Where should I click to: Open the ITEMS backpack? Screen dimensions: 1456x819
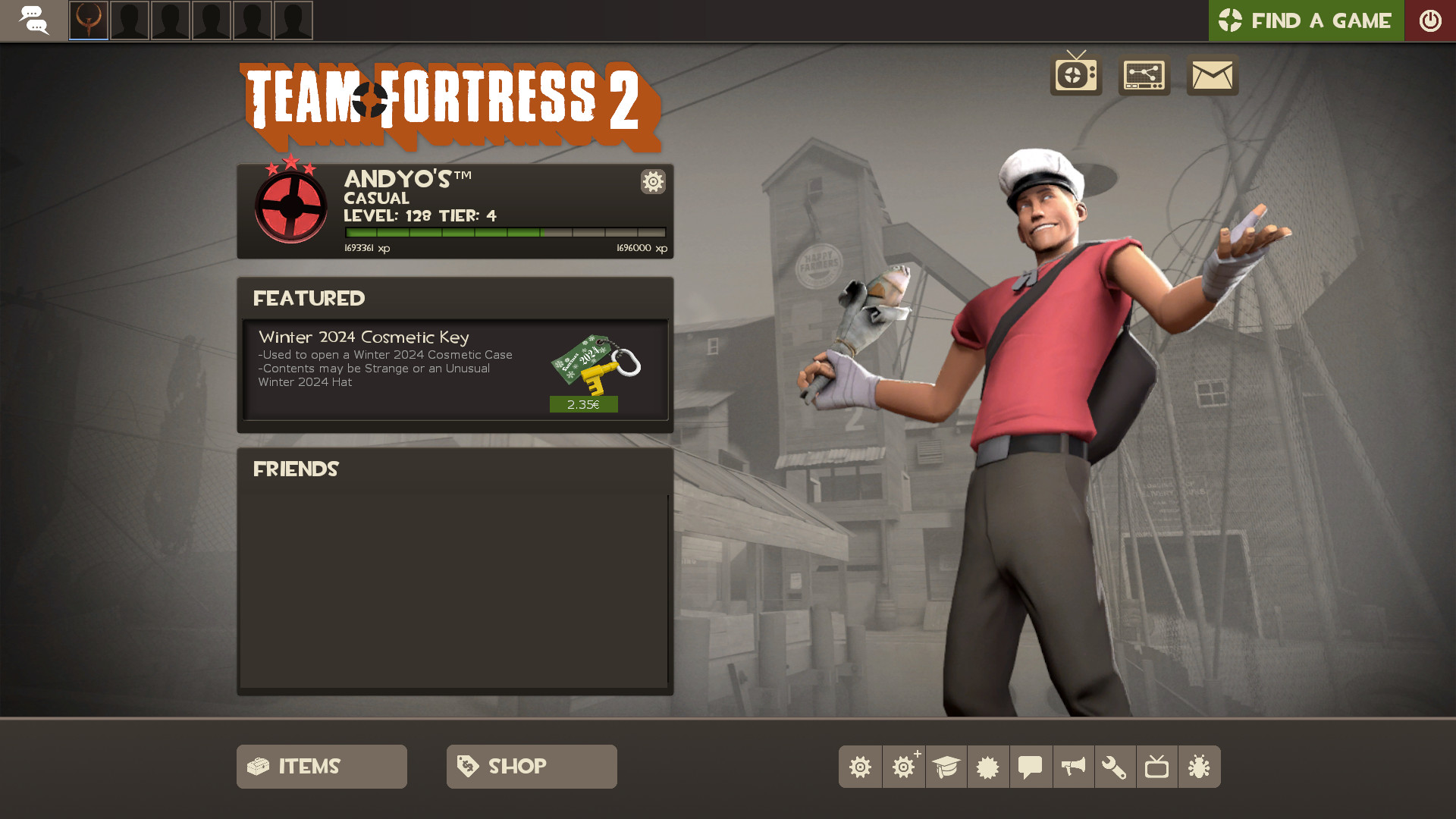(321, 767)
